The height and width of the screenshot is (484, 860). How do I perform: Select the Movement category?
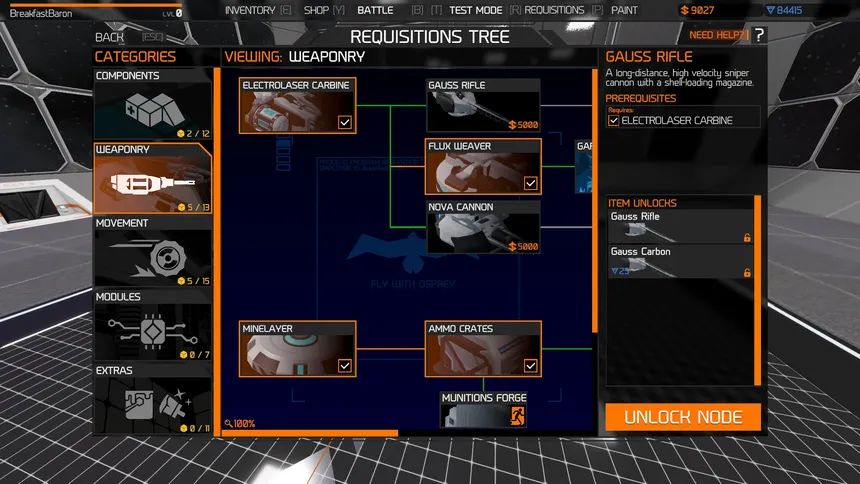[153, 251]
